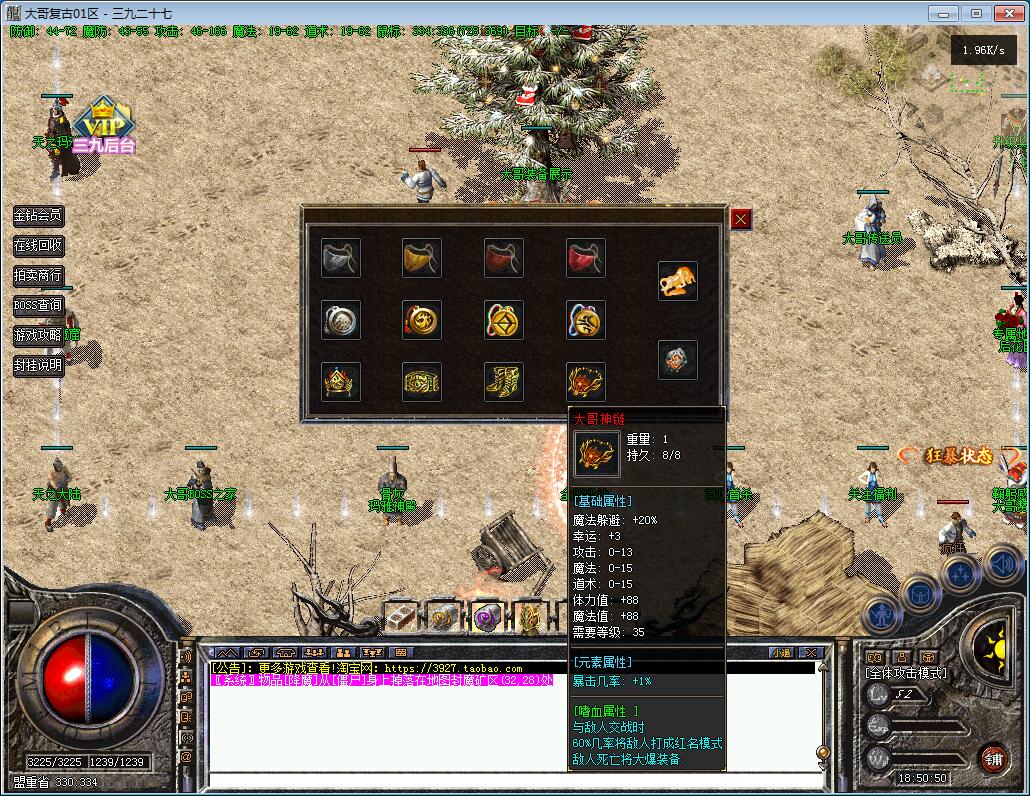The height and width of the screenshot is (796, 1030).
Task: Select the yellow cloth mask item
Action: click(x=422, y=258)
